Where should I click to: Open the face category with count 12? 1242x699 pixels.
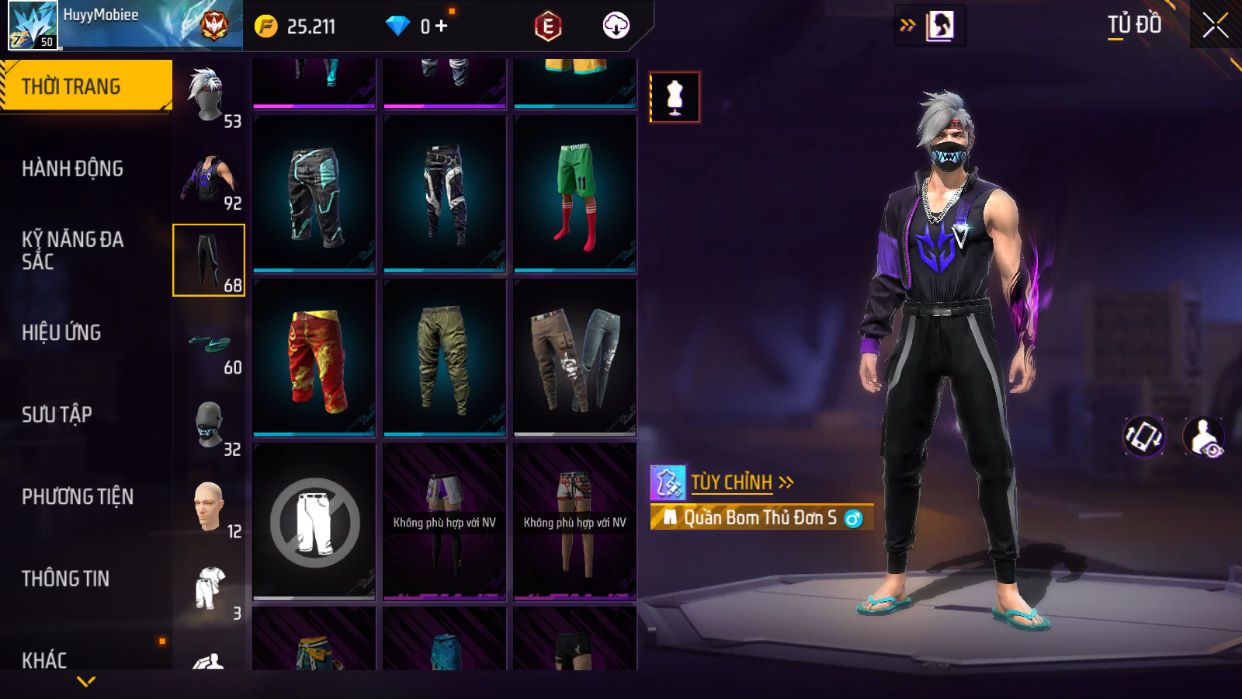208,509
